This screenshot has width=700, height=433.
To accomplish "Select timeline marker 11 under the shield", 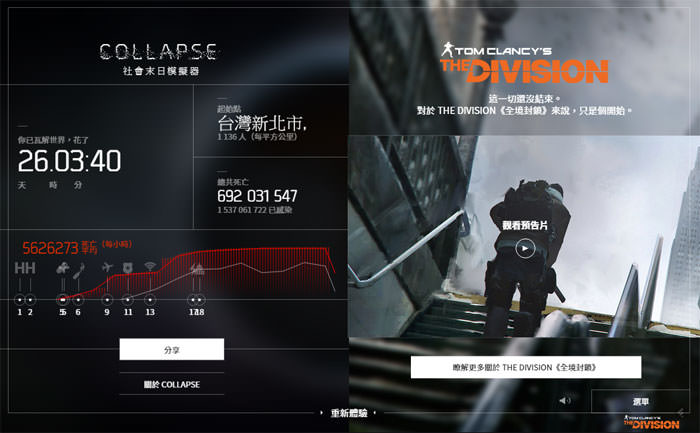I will tap(128, 299).
